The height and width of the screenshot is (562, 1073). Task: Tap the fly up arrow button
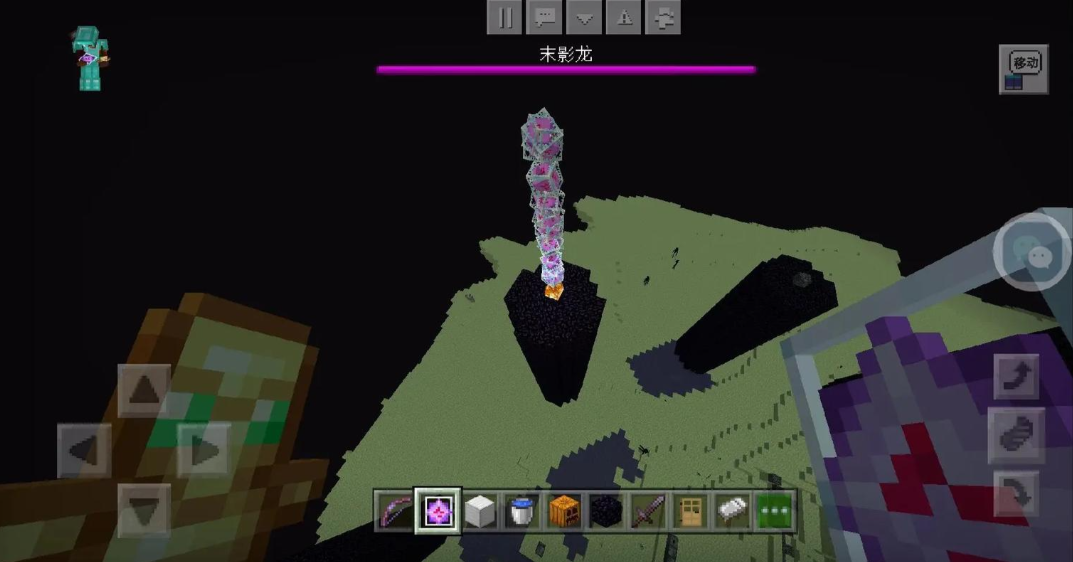(x=1015, y=377)
